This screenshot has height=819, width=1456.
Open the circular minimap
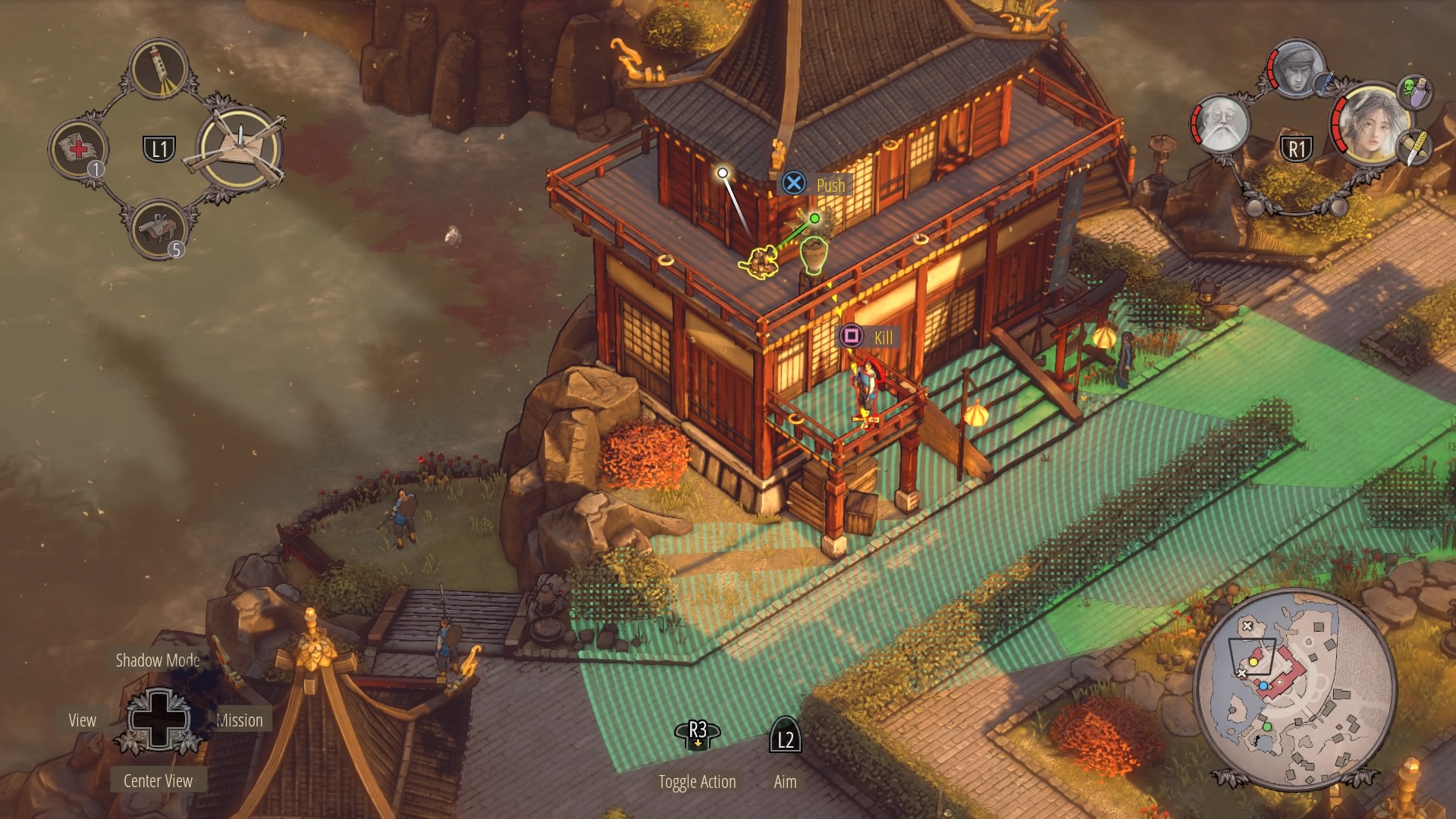(x=1294, y=689)
